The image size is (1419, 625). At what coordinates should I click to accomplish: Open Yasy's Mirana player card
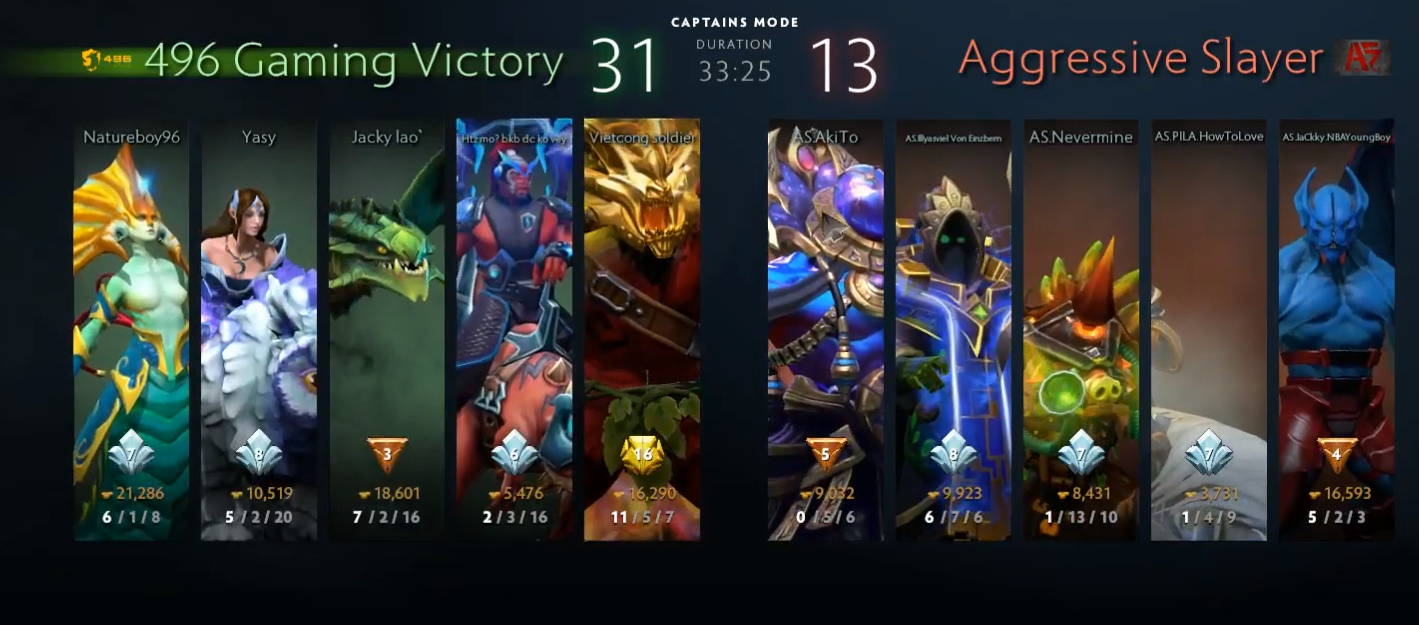(259, 330)
